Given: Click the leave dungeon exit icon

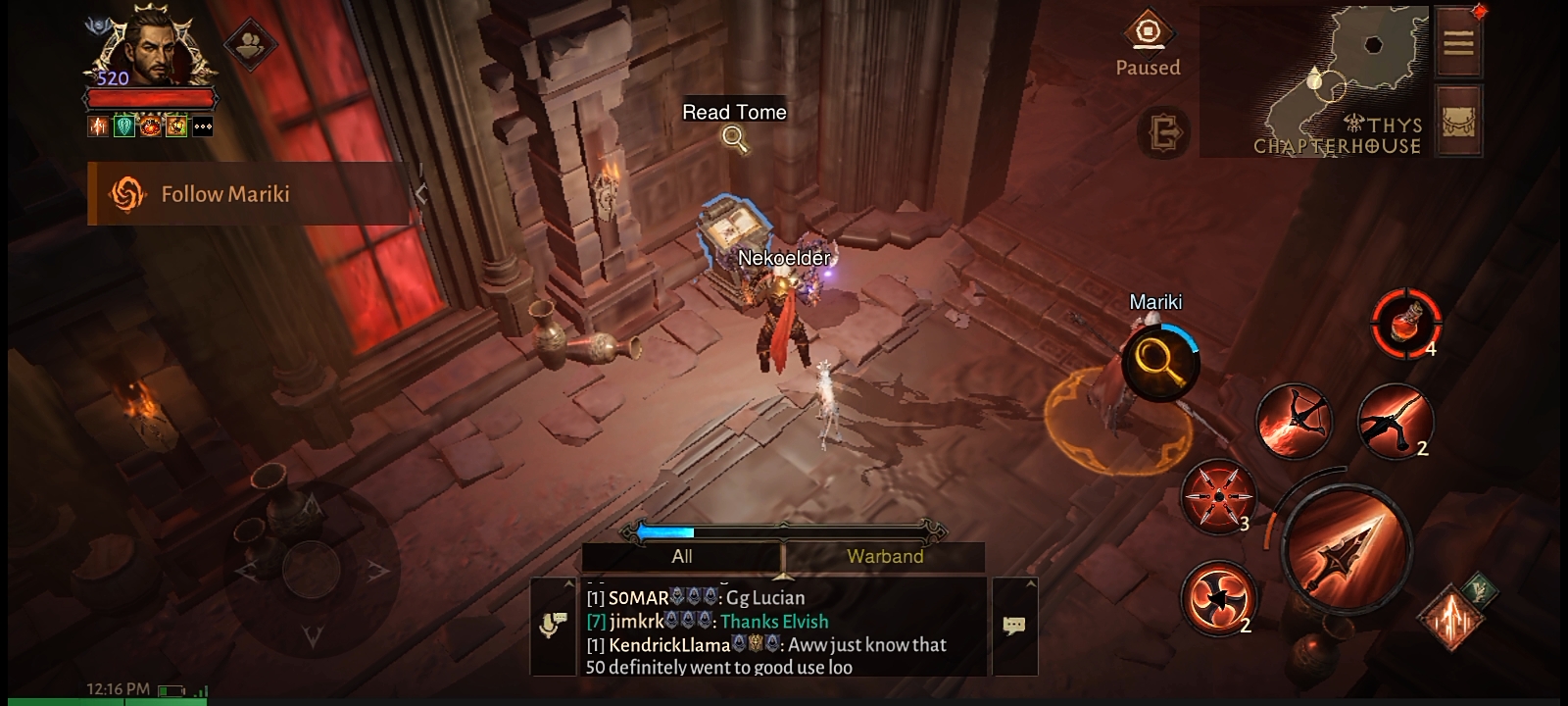Looking at the screenshot, I should tap(1164, 132).
